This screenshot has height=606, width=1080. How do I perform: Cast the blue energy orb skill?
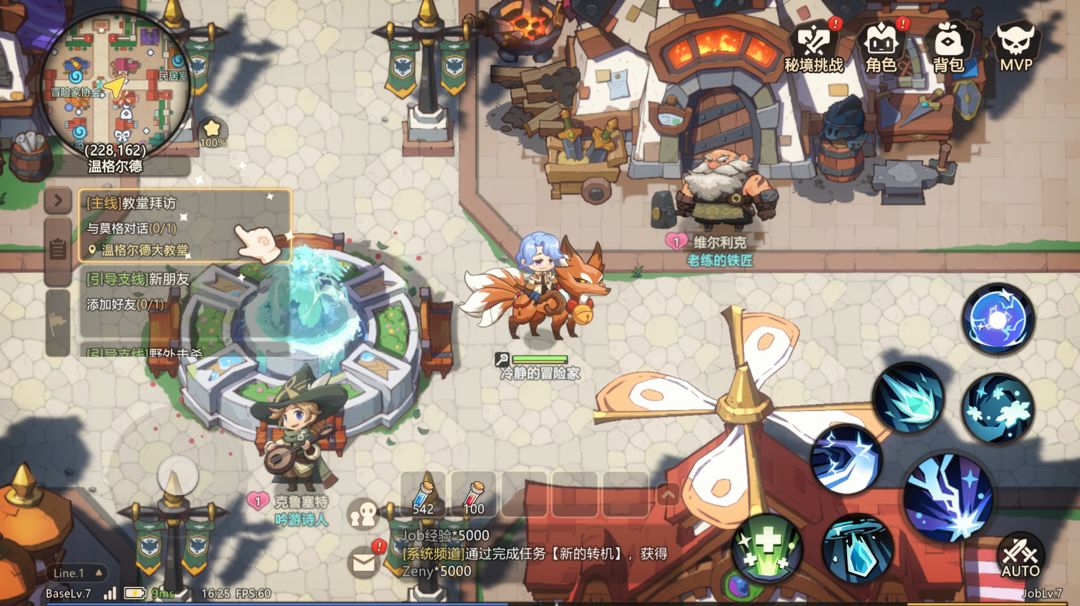[x=997, y=319]
